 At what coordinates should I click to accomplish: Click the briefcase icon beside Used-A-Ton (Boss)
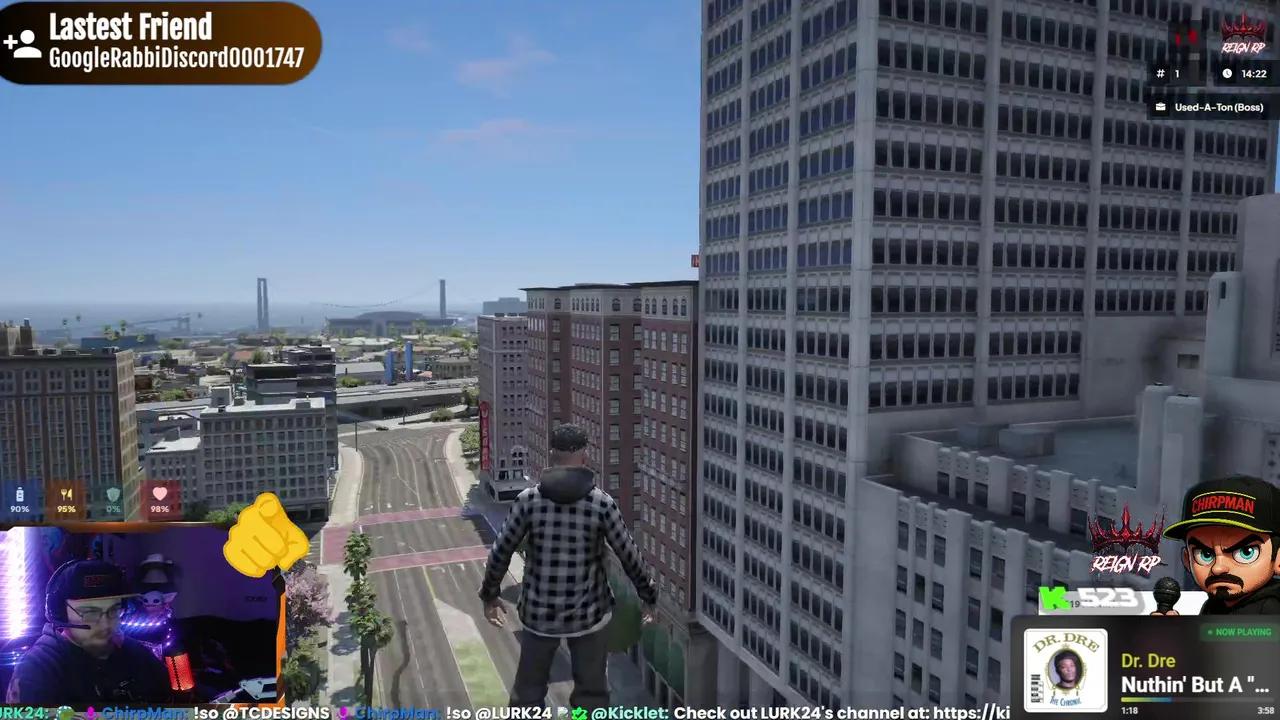point(1160,107)
